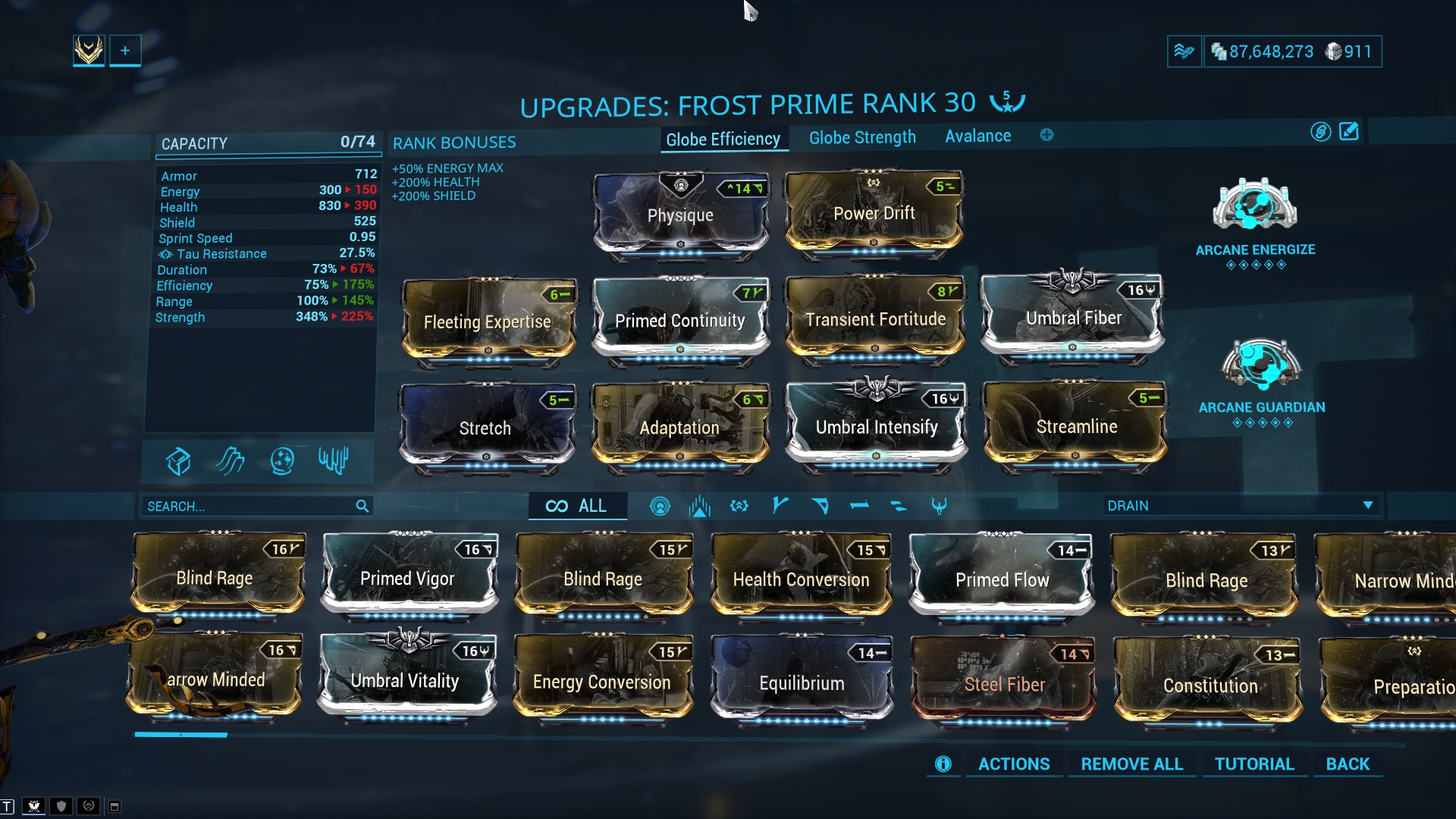The width and height of the screenshot is (1456, 819).
Task: Click the plus button beside the profile emblem
Action: (125, 51)
